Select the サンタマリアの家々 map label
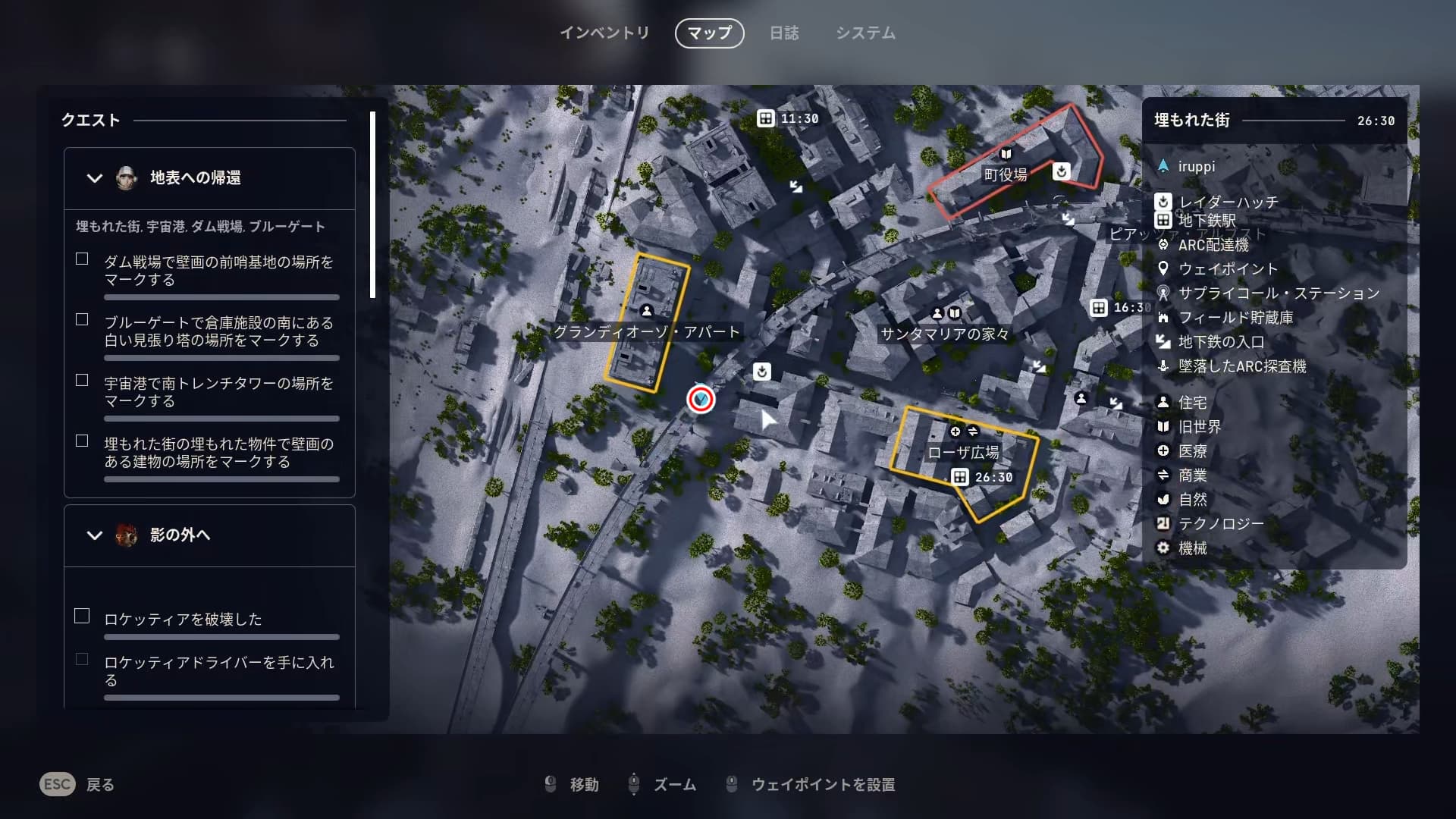 (944, 334)
